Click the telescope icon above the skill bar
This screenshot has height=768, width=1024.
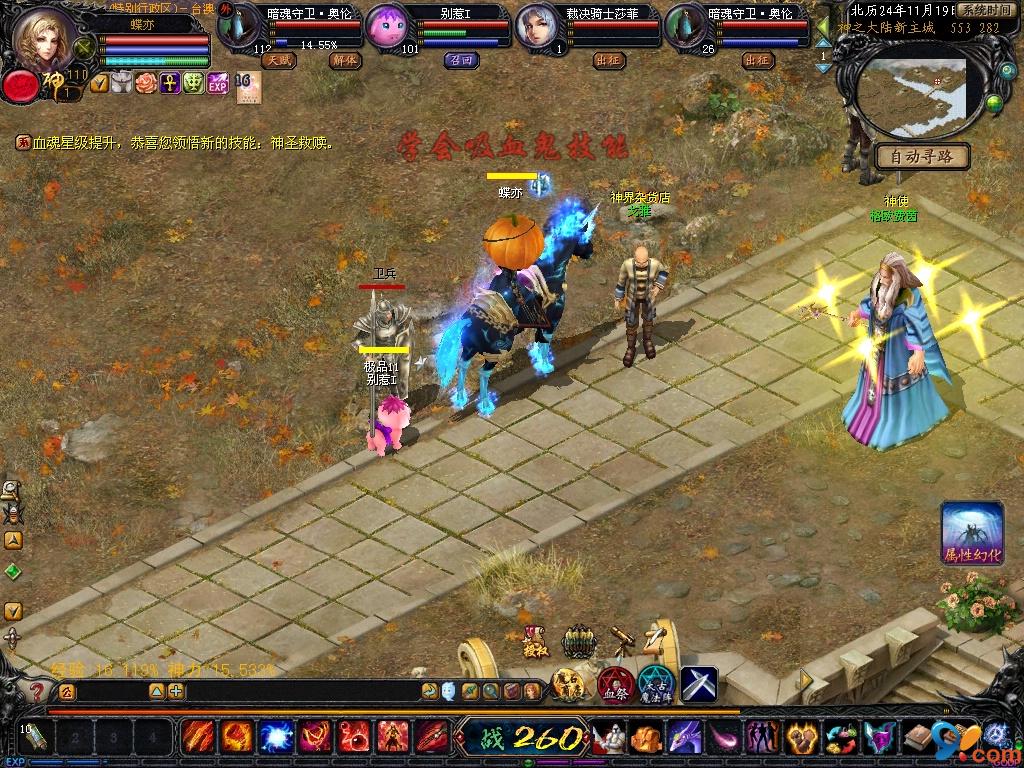coord(622,641)
